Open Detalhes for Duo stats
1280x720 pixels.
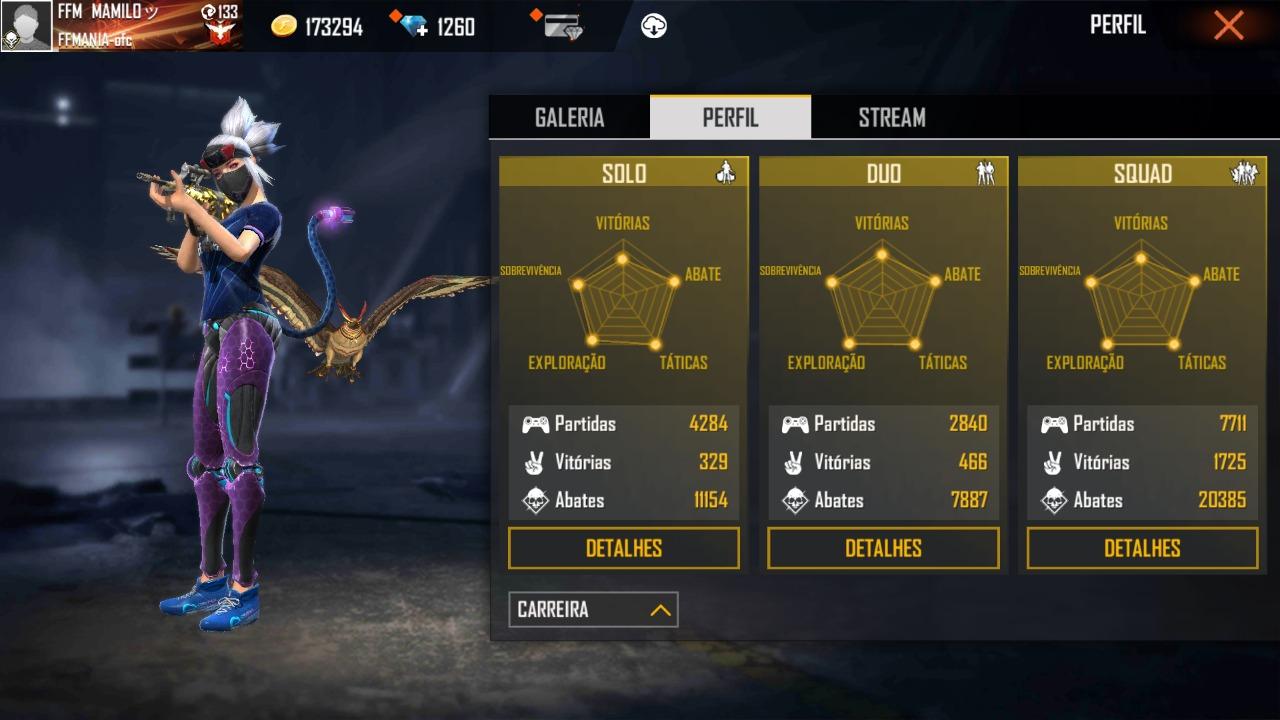[x=883, y=548]
